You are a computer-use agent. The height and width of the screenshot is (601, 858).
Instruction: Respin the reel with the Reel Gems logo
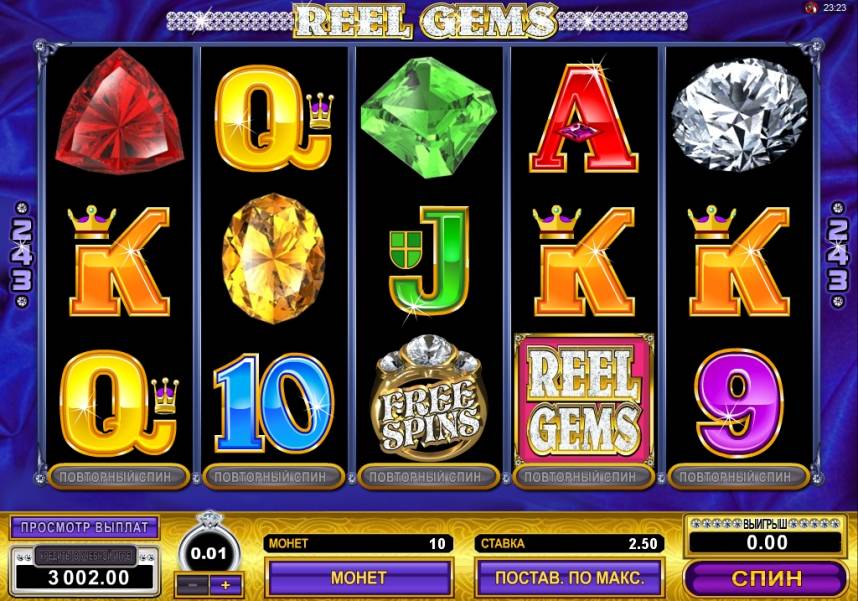click(x=584, y=476)
